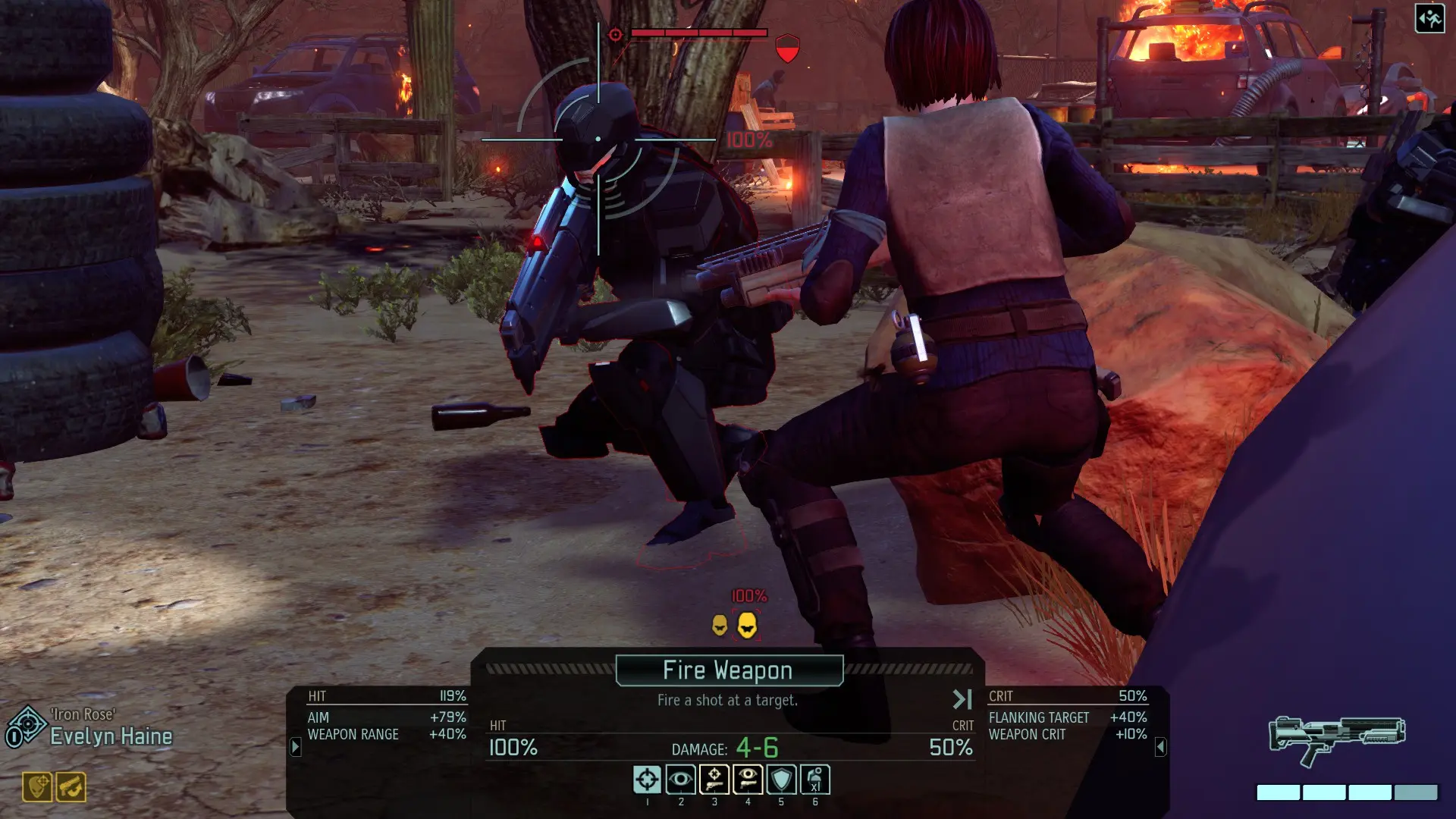Use the shield Hunker Down ability
The width and height of the screenshot is (1456, 819).
781,780
